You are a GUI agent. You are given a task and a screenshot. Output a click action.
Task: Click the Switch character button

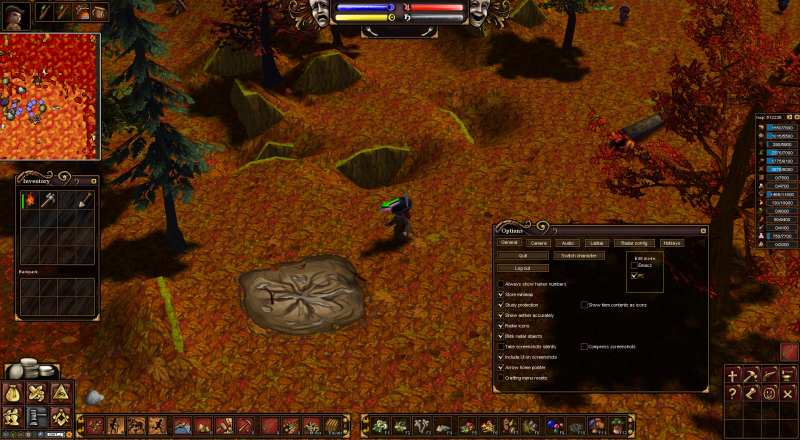578,255
